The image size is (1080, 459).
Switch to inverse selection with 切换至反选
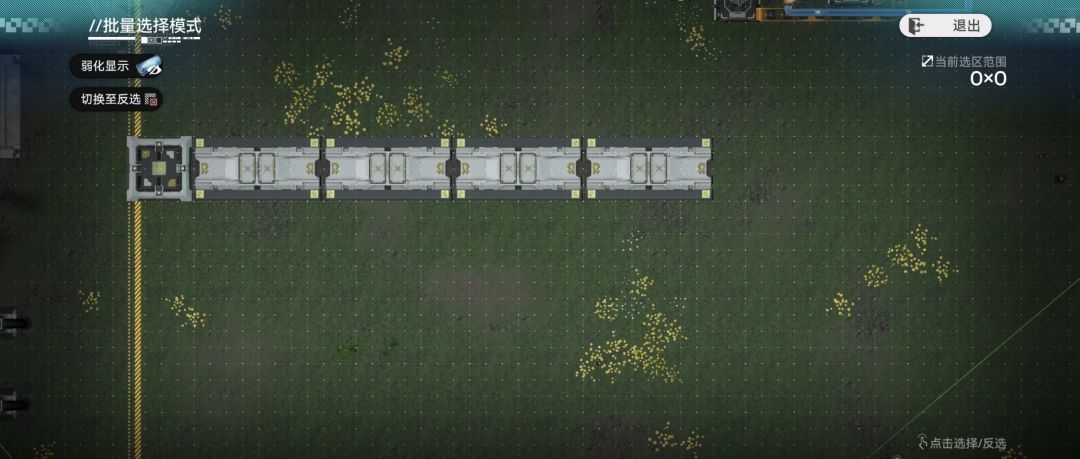[x=116, y=99]
